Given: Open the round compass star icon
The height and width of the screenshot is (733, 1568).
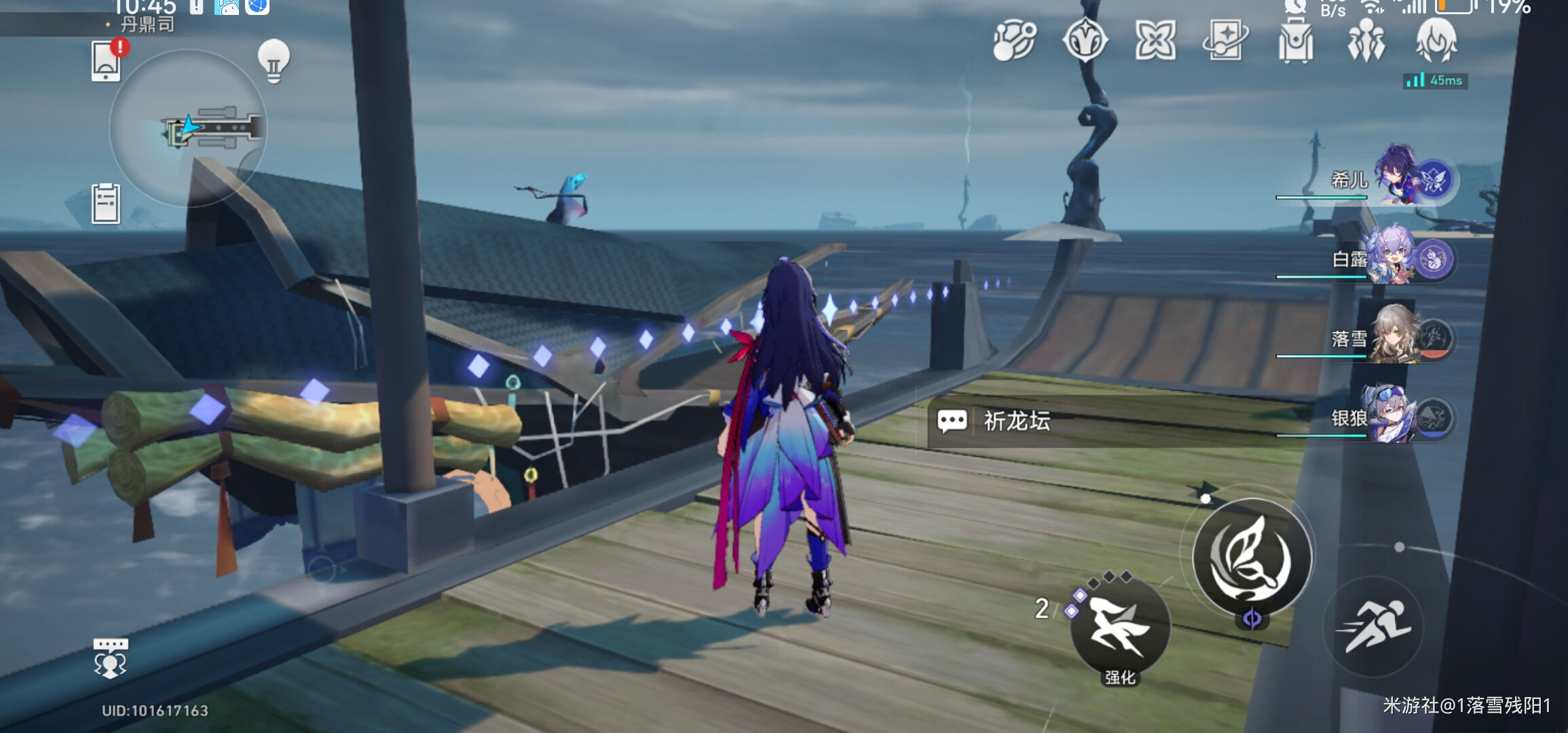Looking at the screenshot, I should [x=1085, y=41].
